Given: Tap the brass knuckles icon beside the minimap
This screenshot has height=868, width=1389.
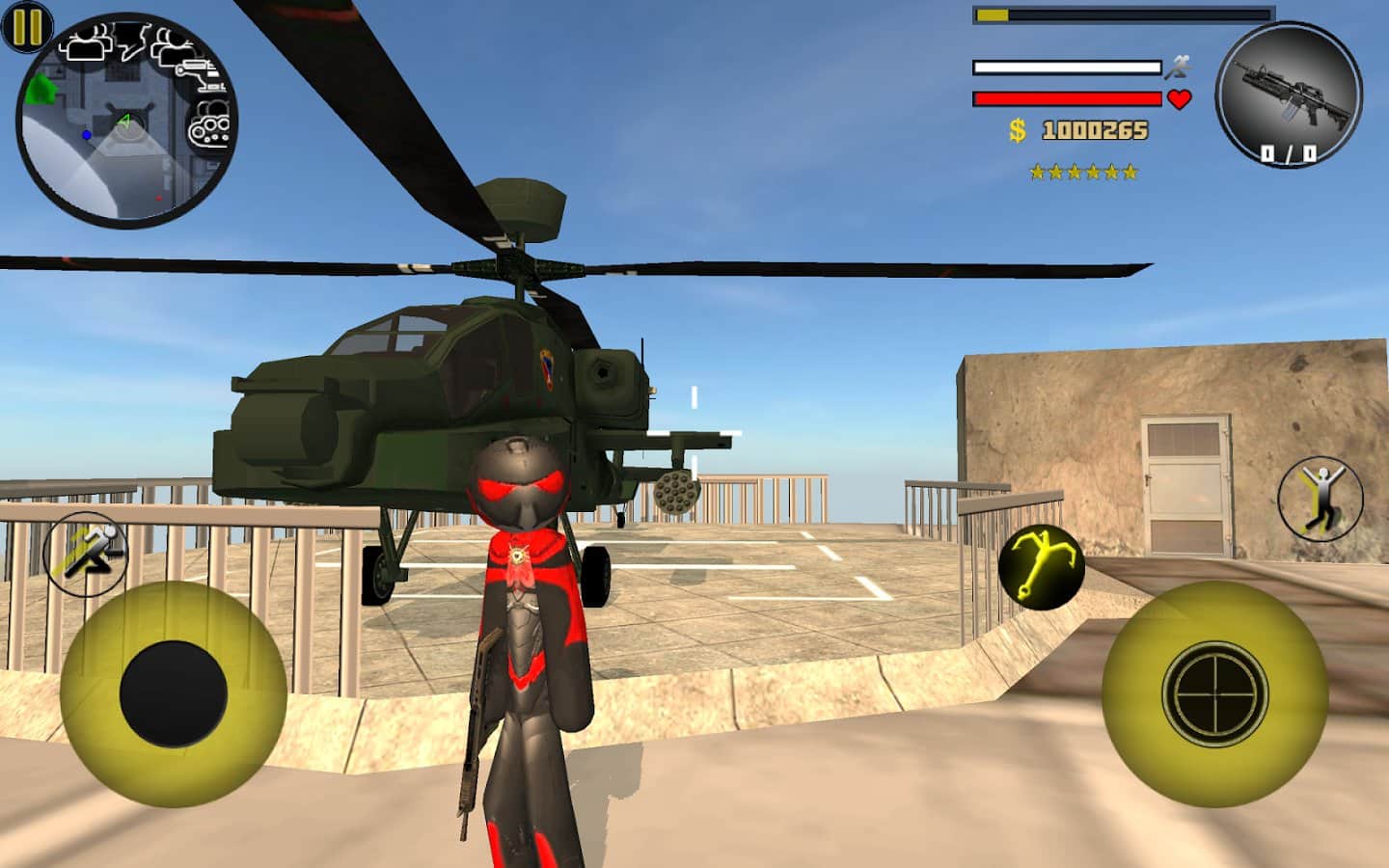Looking at the screenshot, I should click(x=210, y=123).
